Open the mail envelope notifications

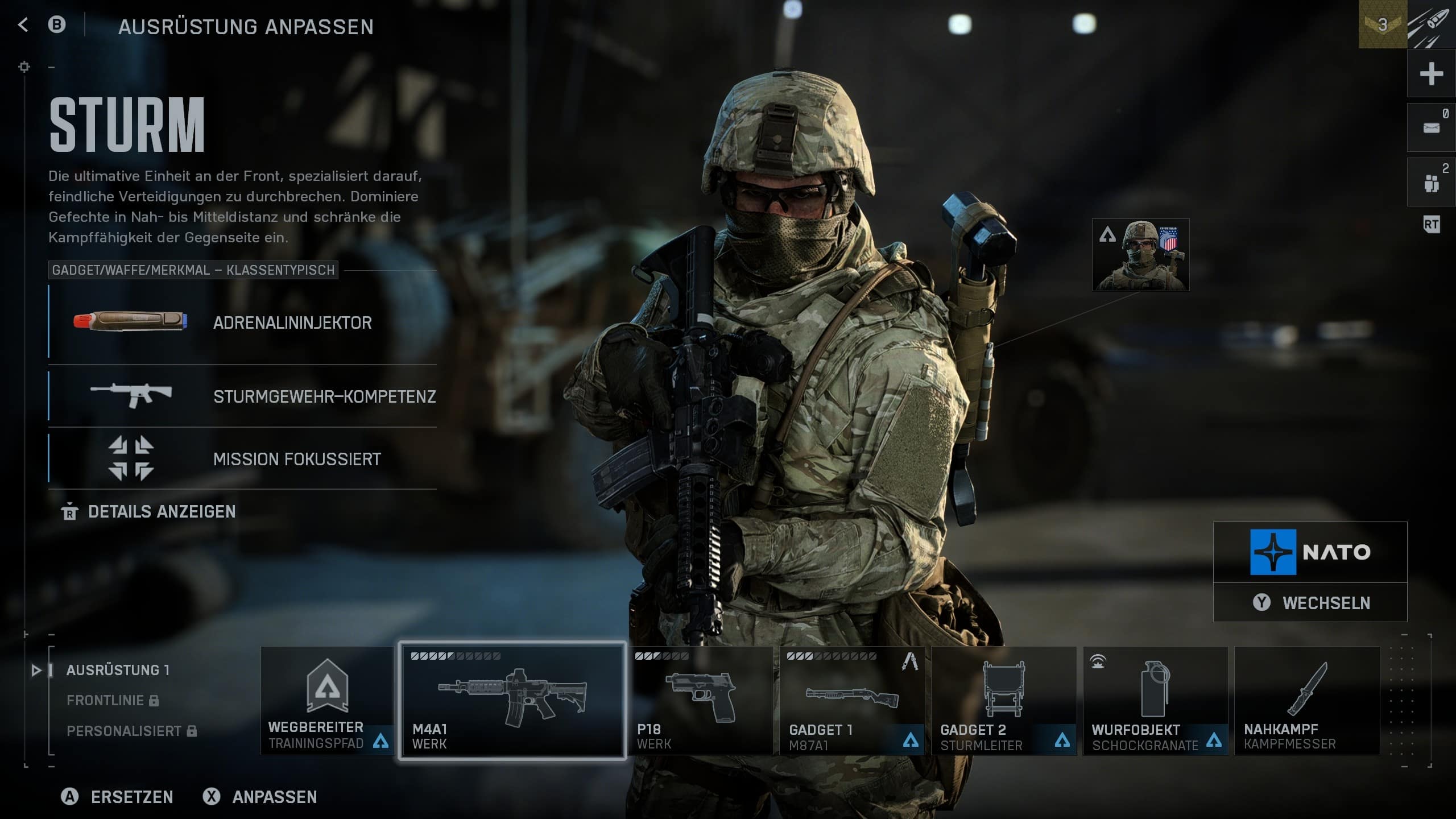[1431, 128]
